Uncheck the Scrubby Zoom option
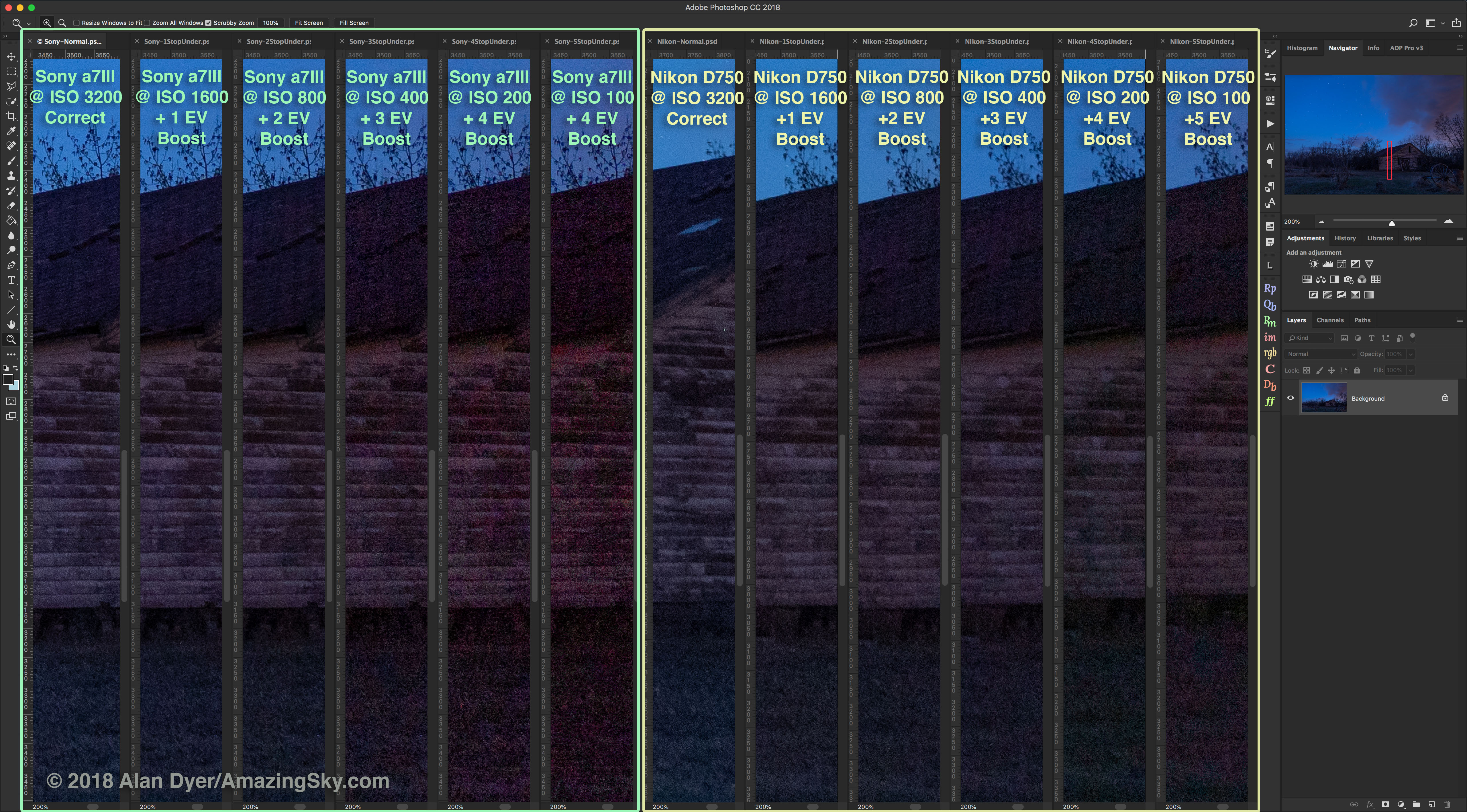 pos(208,23)
